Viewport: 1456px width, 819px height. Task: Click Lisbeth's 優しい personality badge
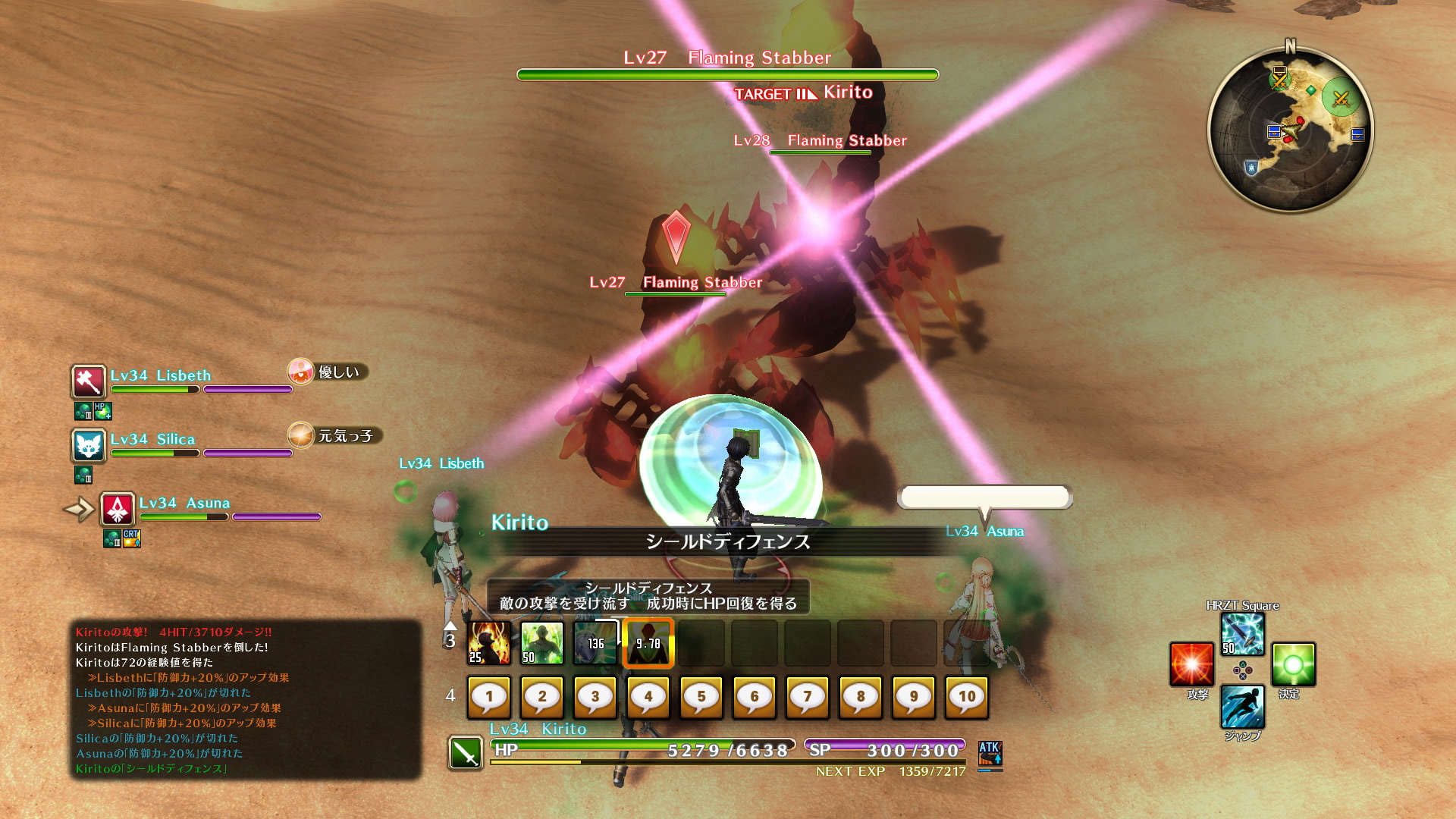[x=328, y=372]
